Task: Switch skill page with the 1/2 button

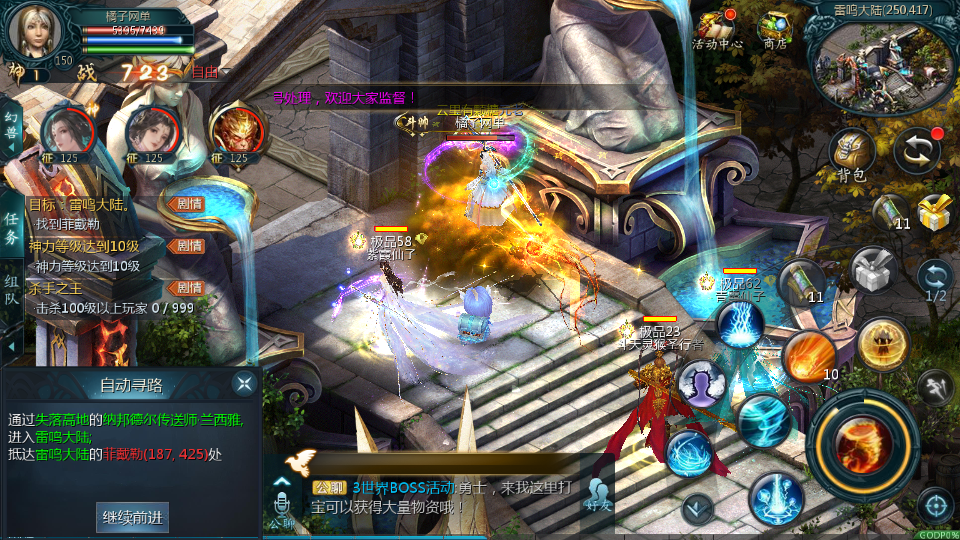Action: tap(936, 279)
